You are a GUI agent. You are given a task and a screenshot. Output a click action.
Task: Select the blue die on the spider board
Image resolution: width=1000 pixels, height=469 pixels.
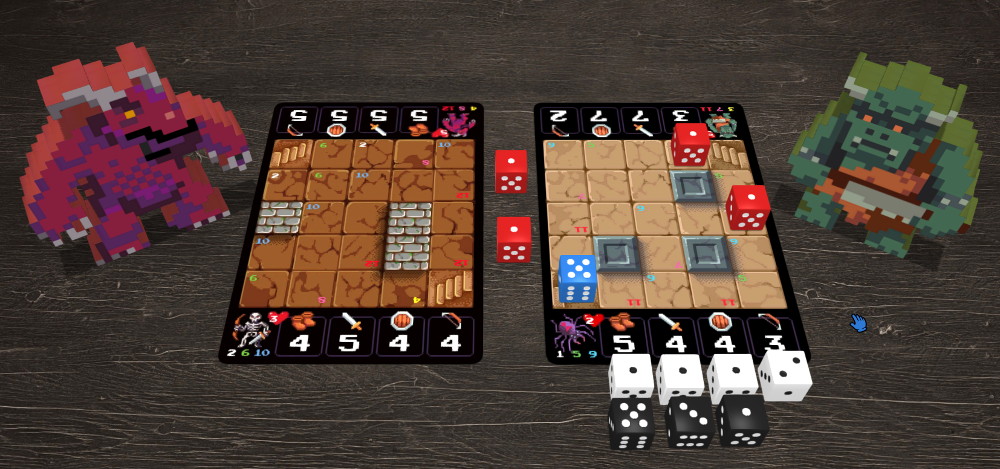click(578, 279)
